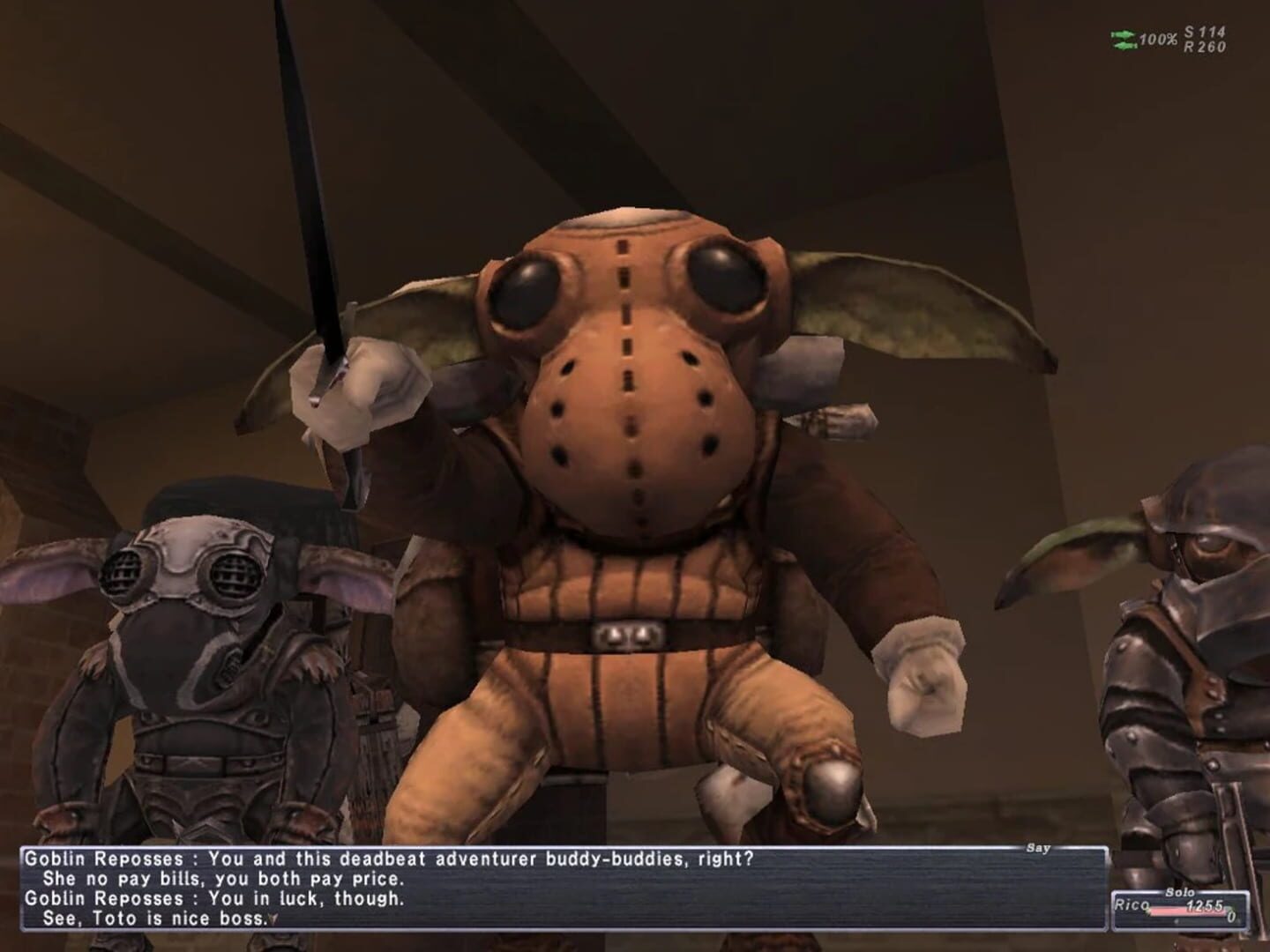Click the Solo party status label

click(1180, 892)
